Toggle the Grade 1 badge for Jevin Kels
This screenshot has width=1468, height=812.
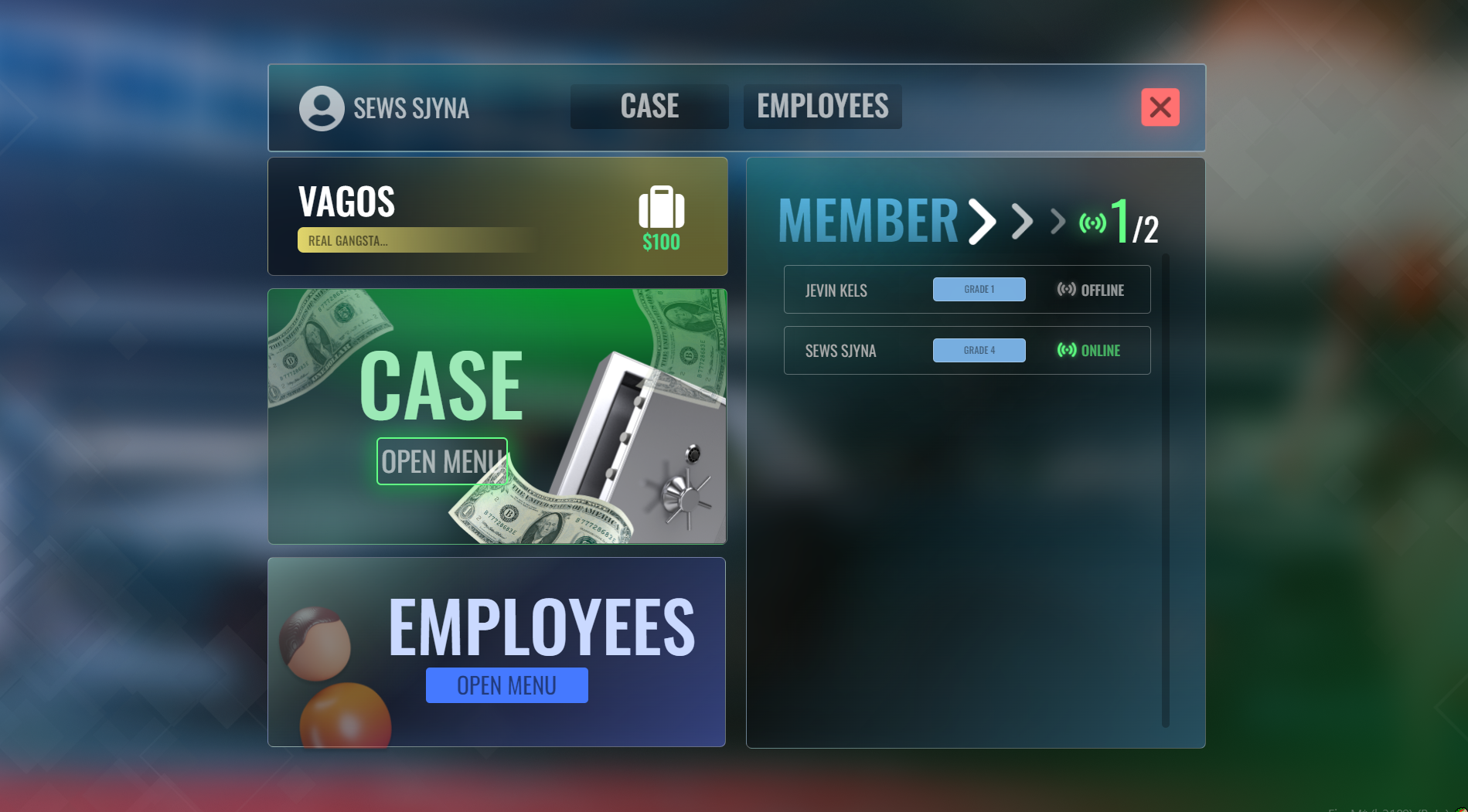tap(979, 289)
